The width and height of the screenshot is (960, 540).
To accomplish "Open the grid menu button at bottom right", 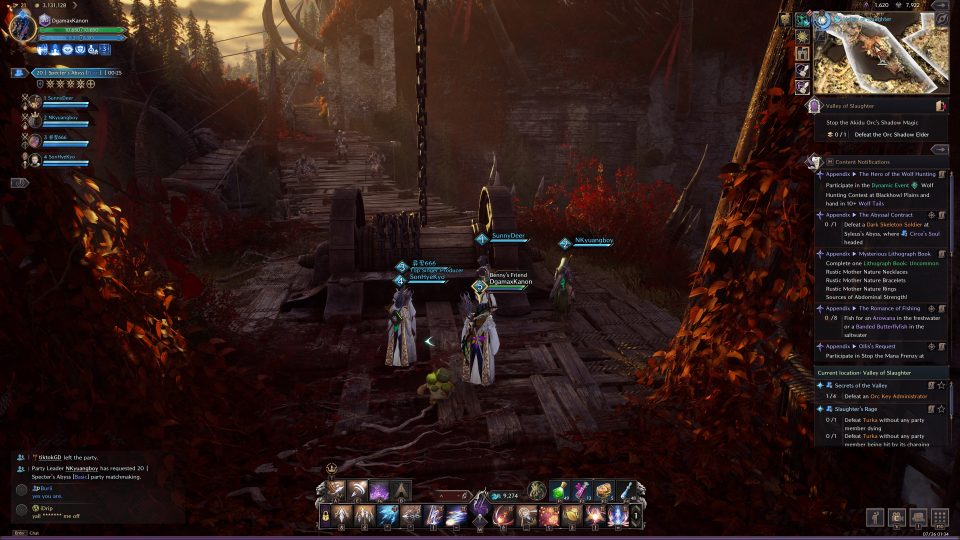I will (939, 517).
